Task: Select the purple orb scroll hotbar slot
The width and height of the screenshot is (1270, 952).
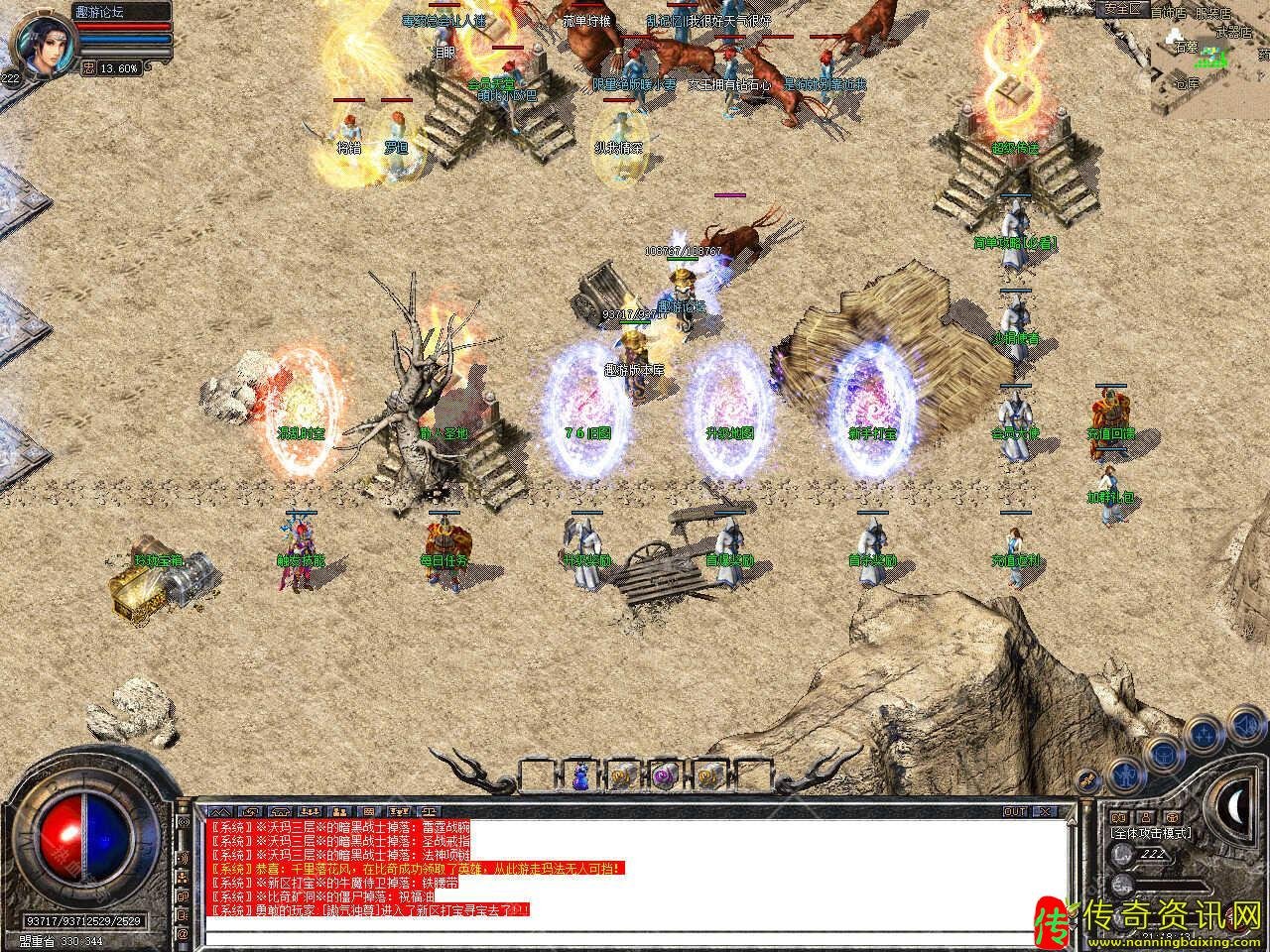Action: (x=664, y=775)
